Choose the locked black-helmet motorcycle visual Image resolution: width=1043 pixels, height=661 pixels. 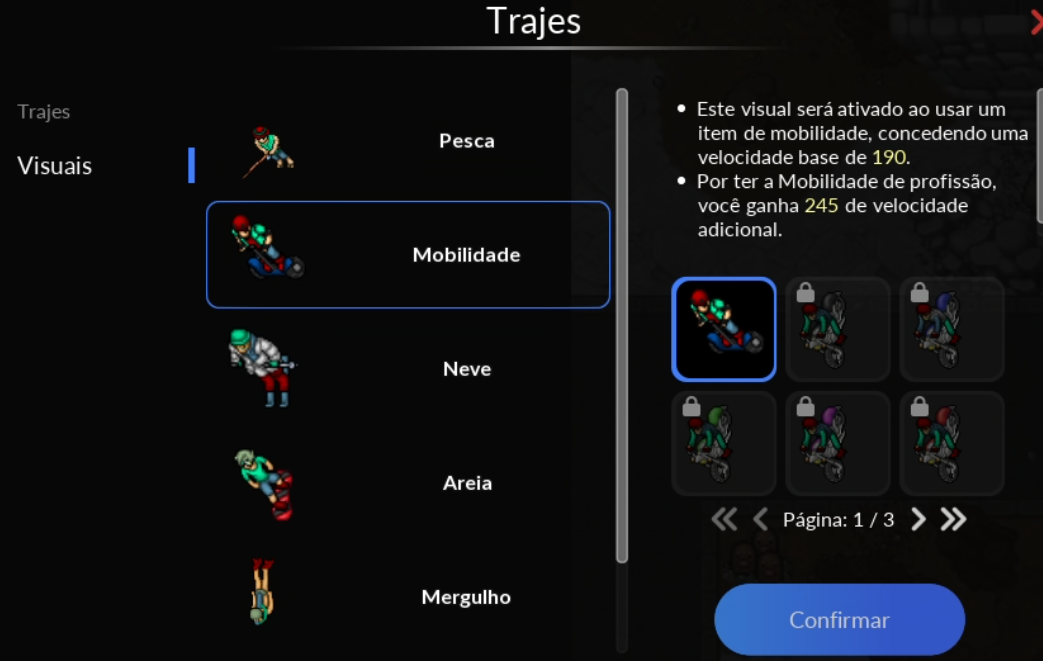[838, 329]
